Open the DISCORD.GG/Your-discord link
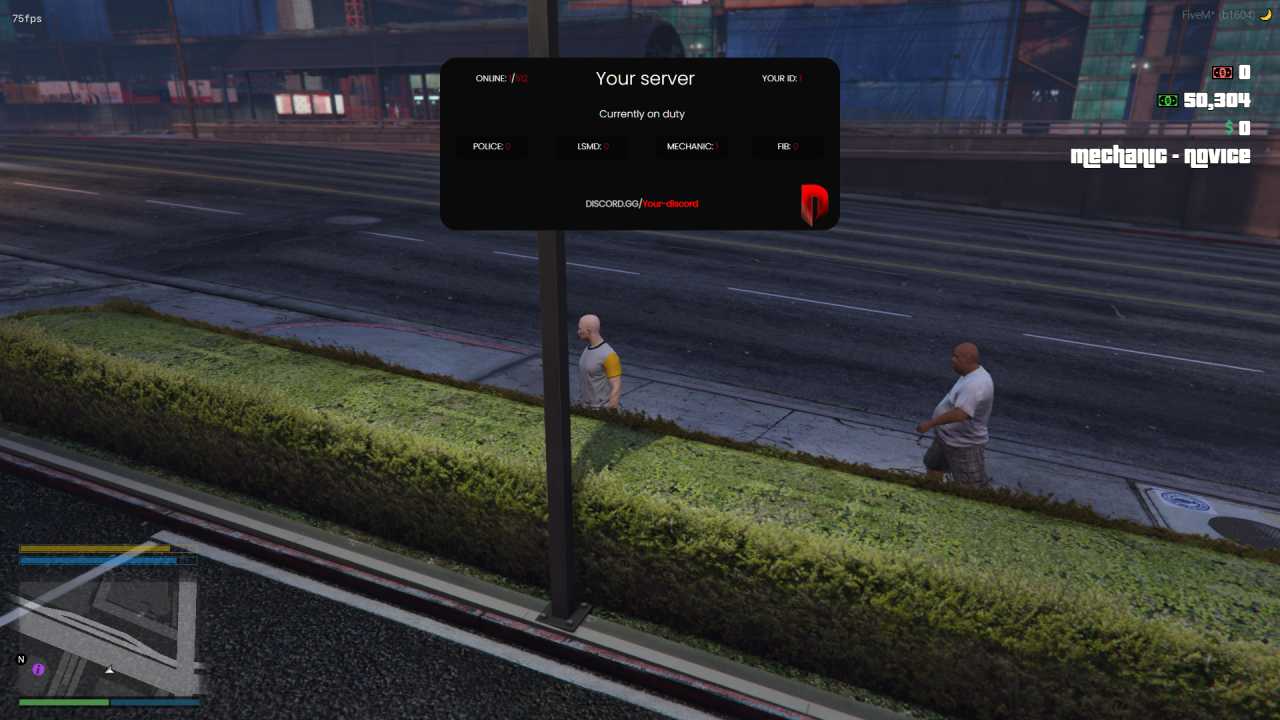 click(x=641, y=204)
